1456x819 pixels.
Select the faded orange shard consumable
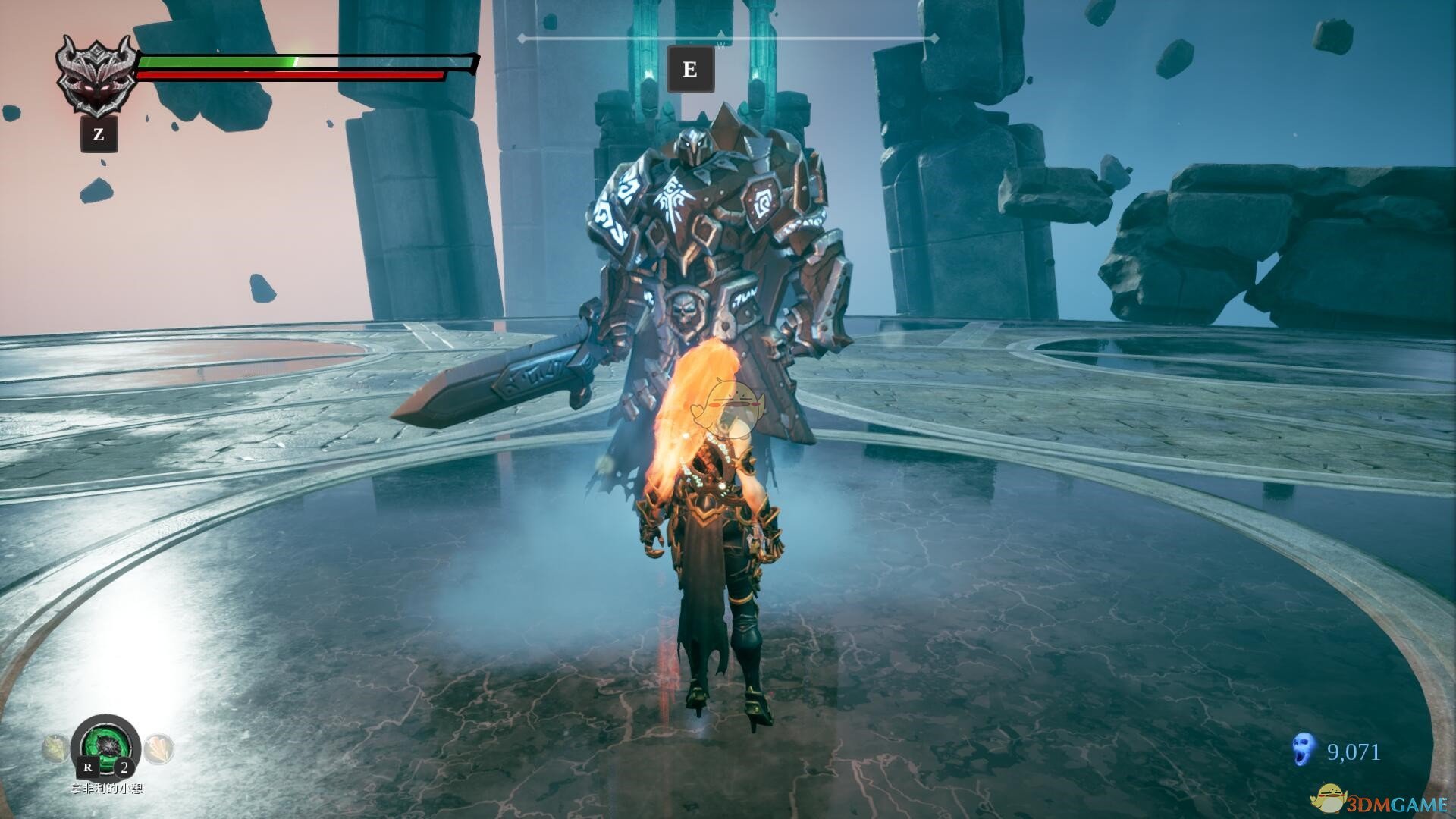[x=158, y=749]
